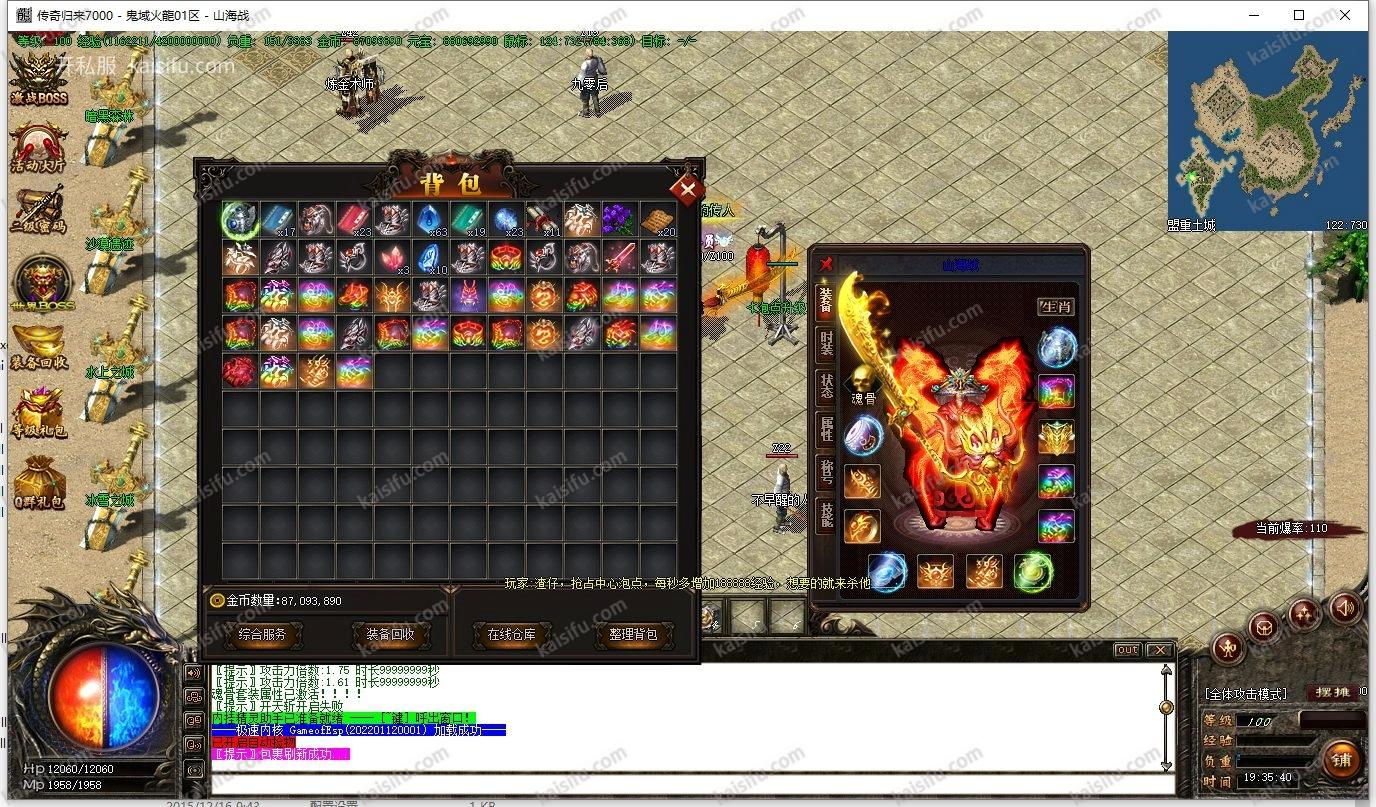Image resolution: width=1376 pixels, height=807 pixels.
Task: Open the 生肖 zodiac button
Action: [1055, 306]
